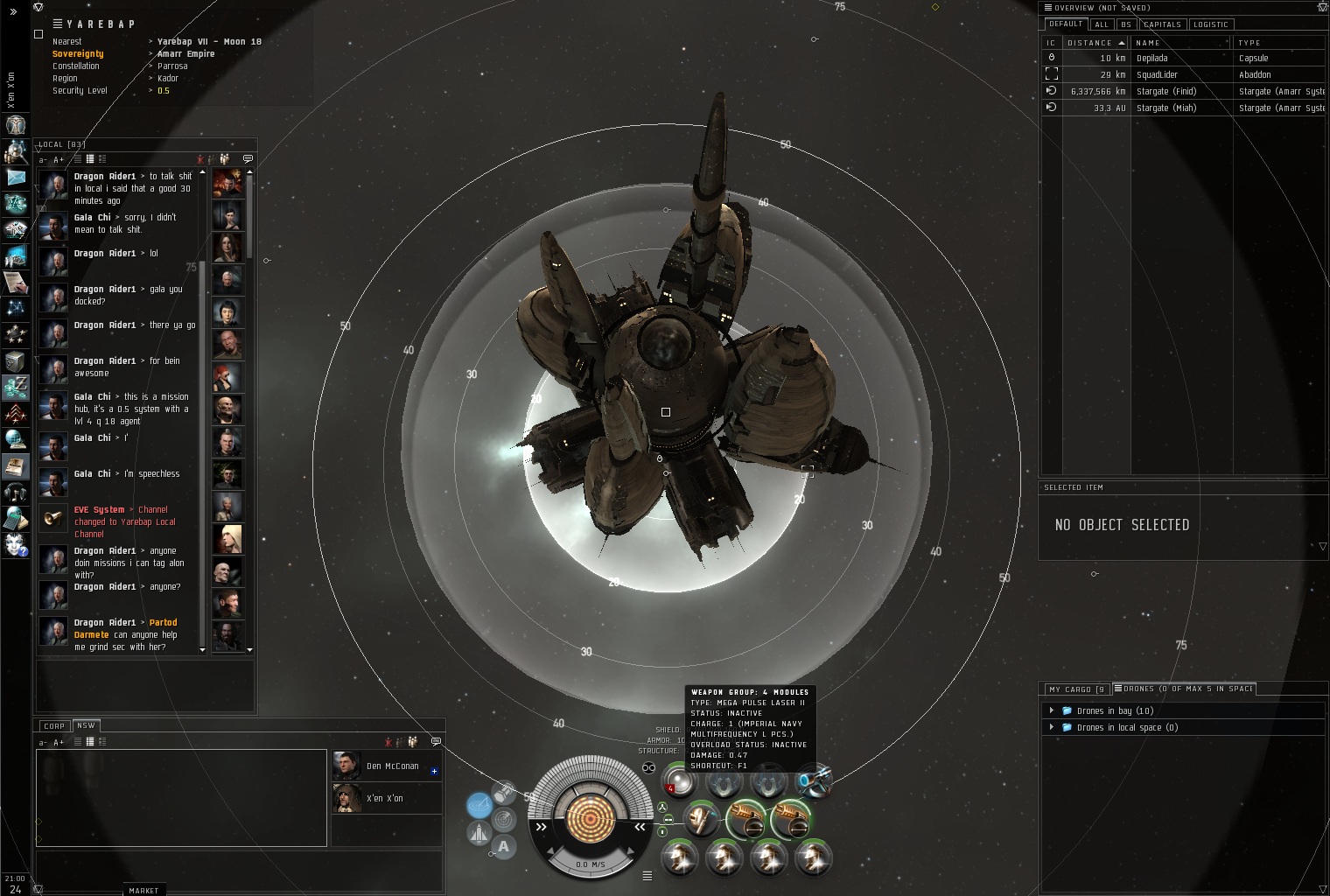Choose the Stargate (Finid) overview row
Viewport: 1330px width, 896px height.
[1165, 91]
